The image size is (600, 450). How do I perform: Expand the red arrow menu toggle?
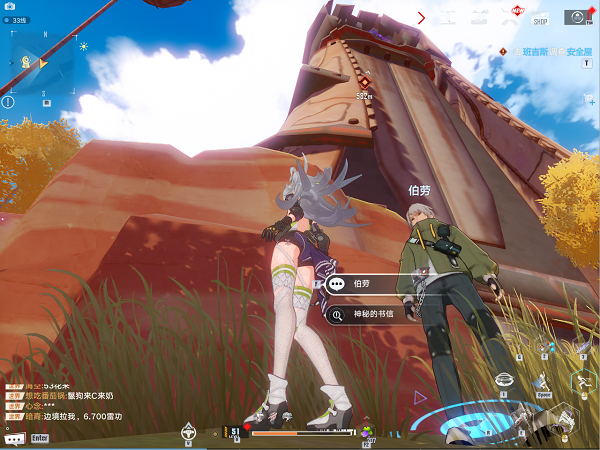pyautogui.click(x=421, y=17)
